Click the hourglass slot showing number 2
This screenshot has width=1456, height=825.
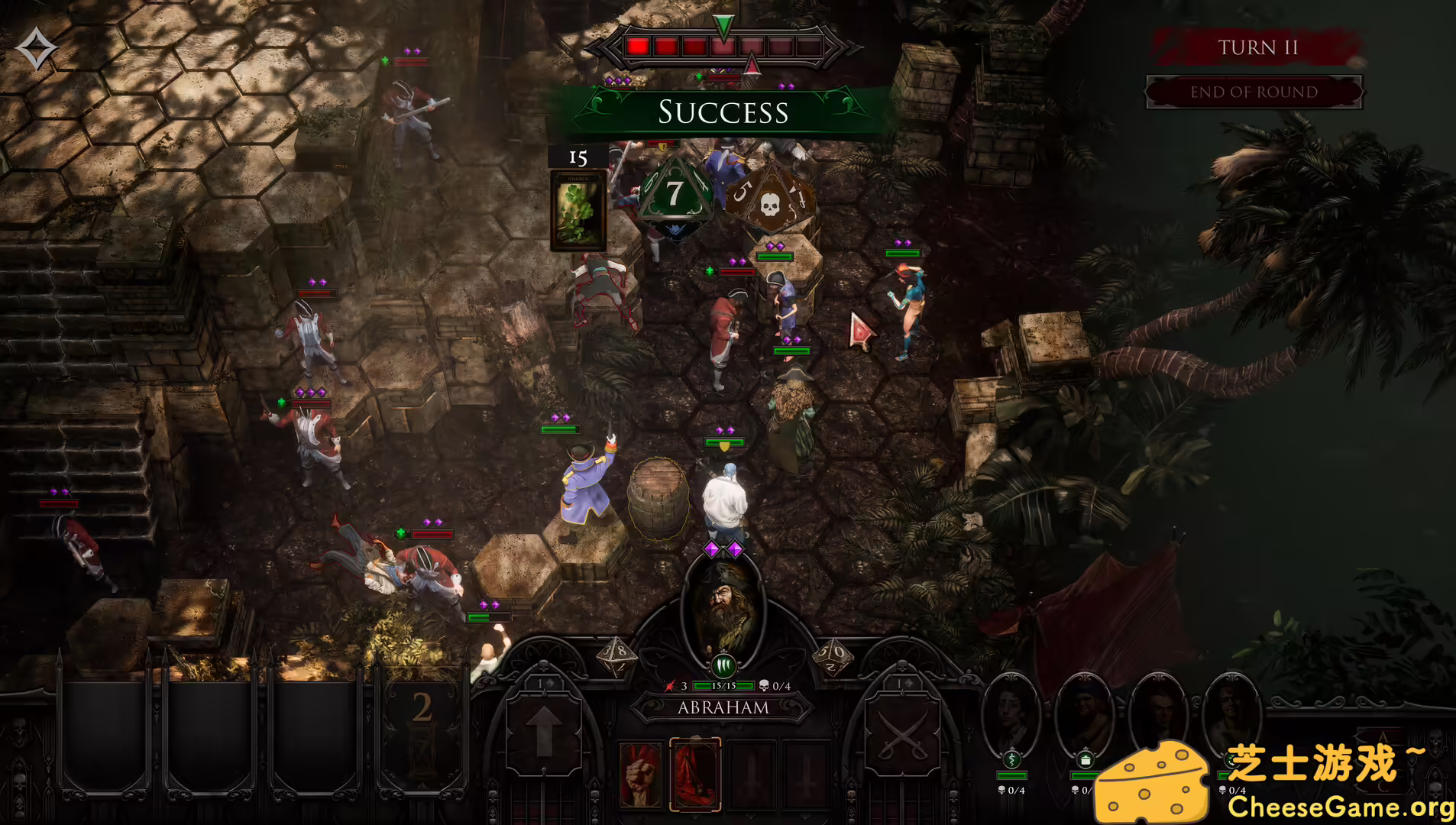coord(422,722)
